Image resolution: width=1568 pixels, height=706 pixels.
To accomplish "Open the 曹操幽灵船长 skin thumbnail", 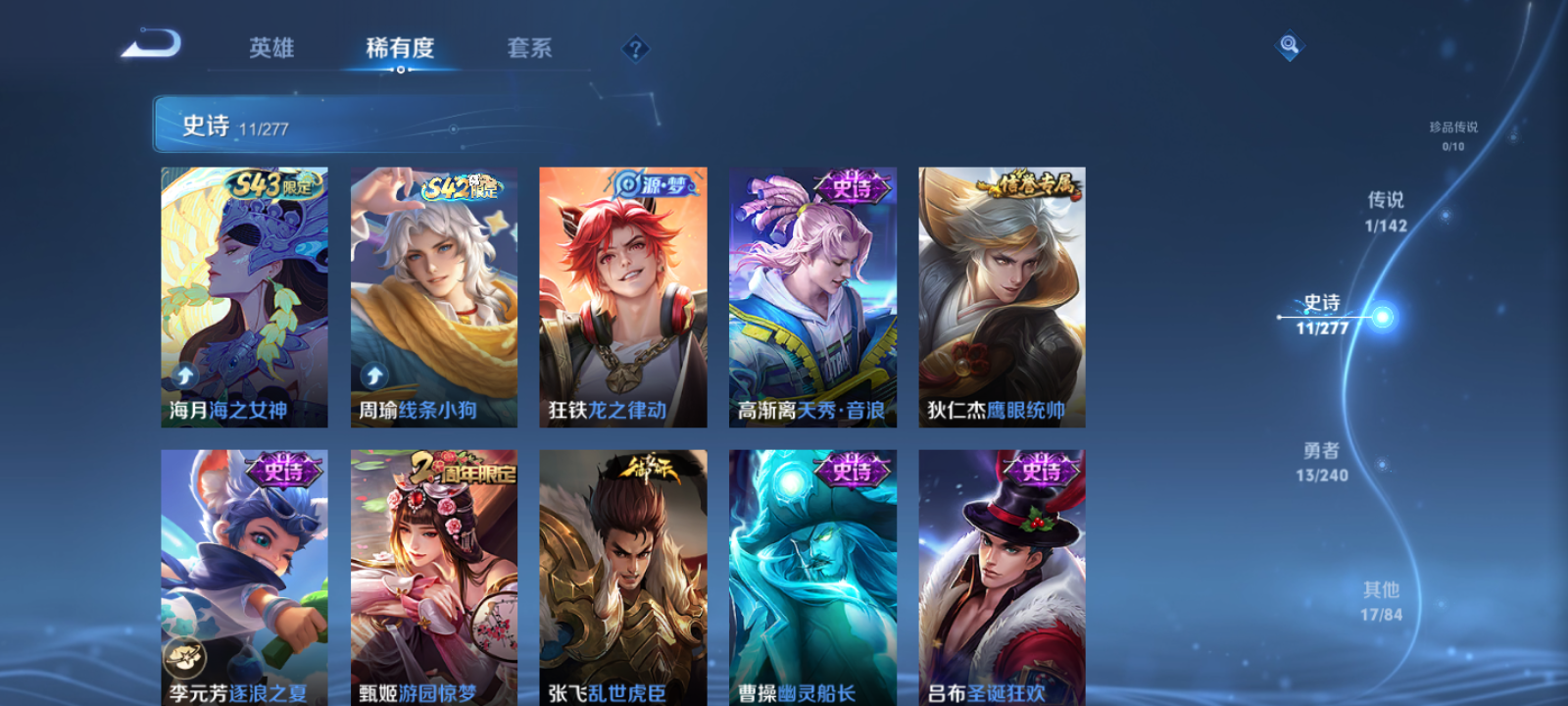I will tap(811, 579).
